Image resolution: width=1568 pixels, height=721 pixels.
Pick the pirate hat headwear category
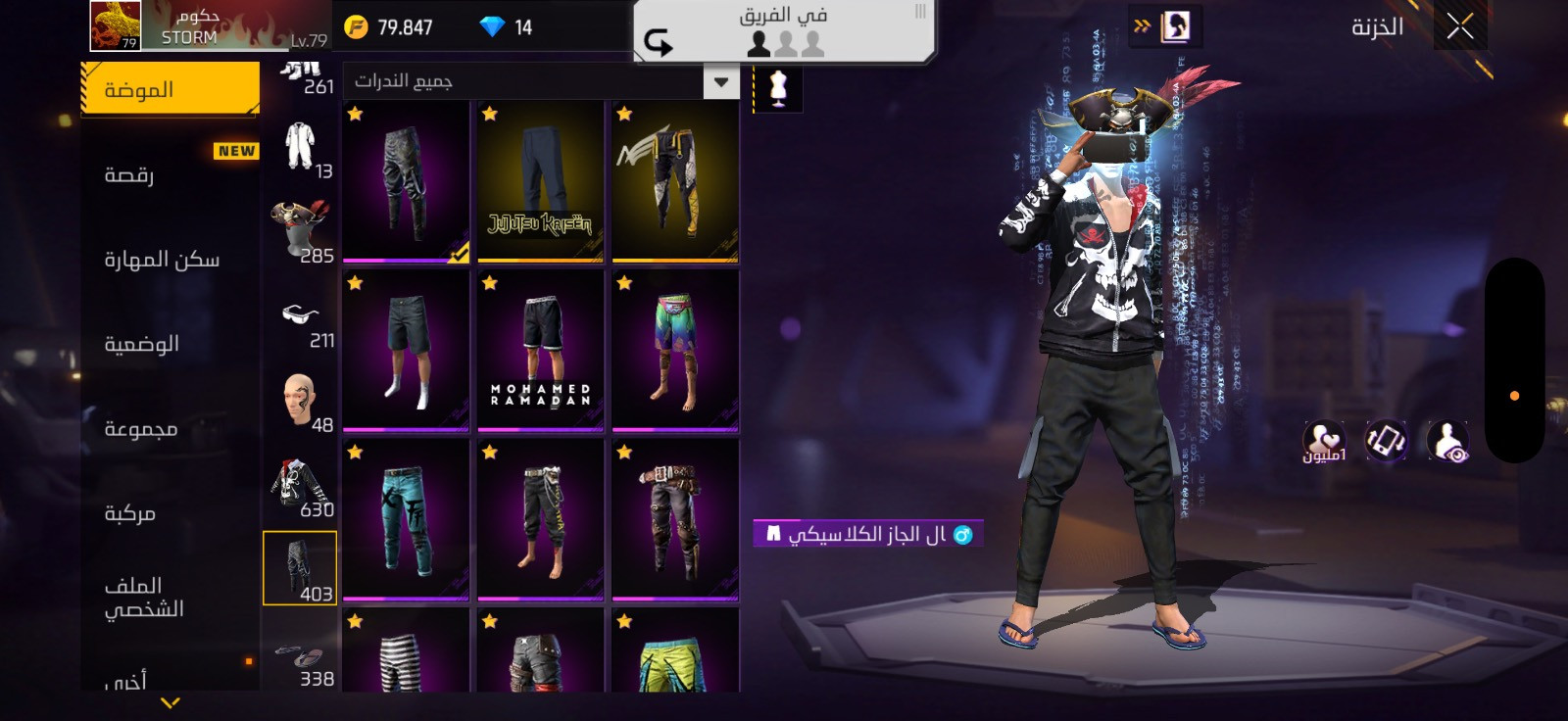300,231
